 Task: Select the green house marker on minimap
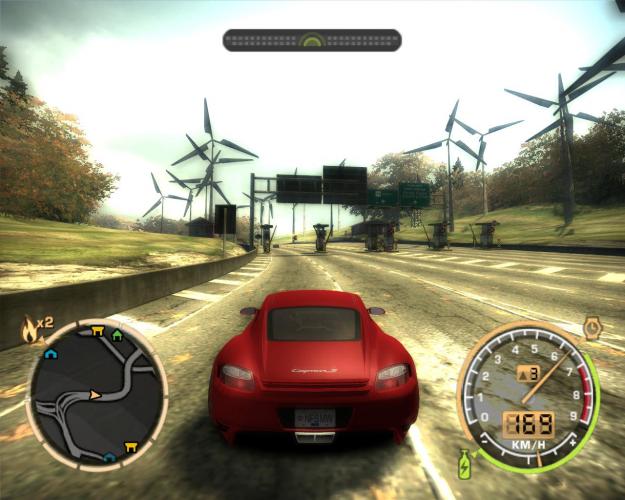(118, 335)
